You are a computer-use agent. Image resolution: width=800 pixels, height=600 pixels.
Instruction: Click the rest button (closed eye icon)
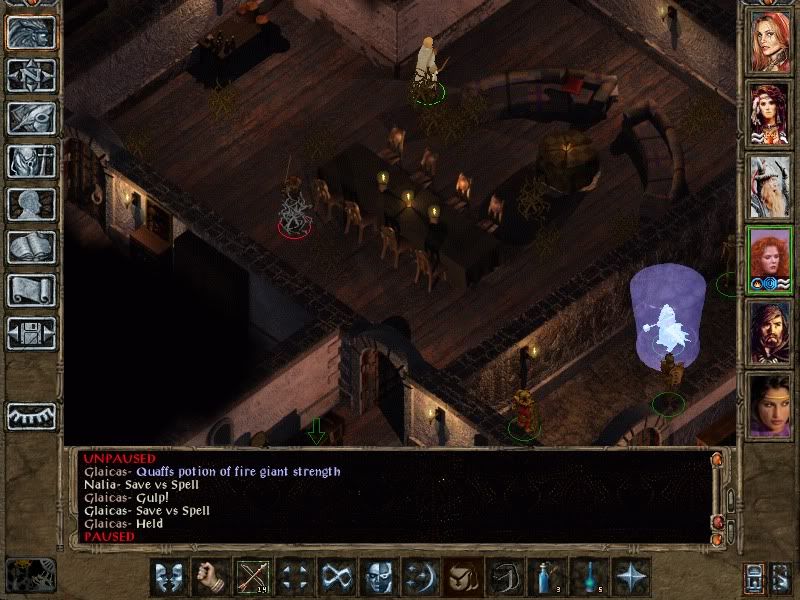click(x=31, y=415)
